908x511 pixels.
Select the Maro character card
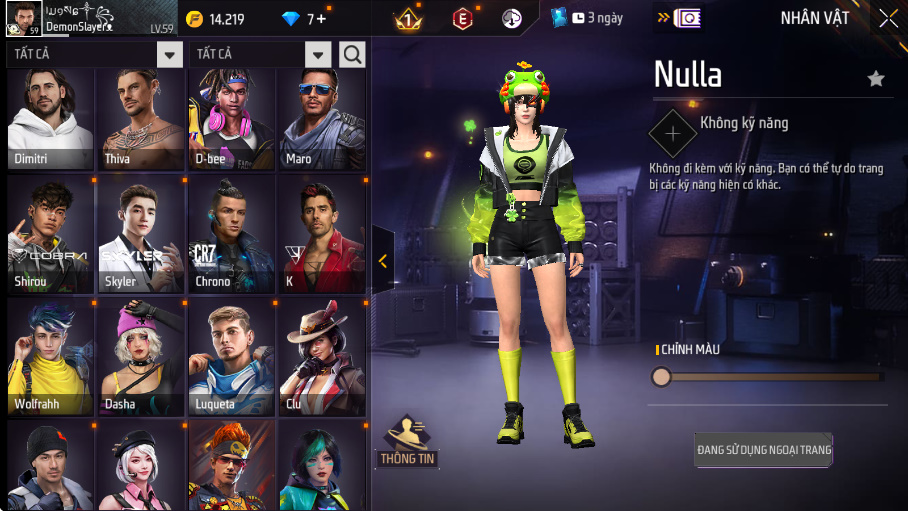[x=322, y=118]
